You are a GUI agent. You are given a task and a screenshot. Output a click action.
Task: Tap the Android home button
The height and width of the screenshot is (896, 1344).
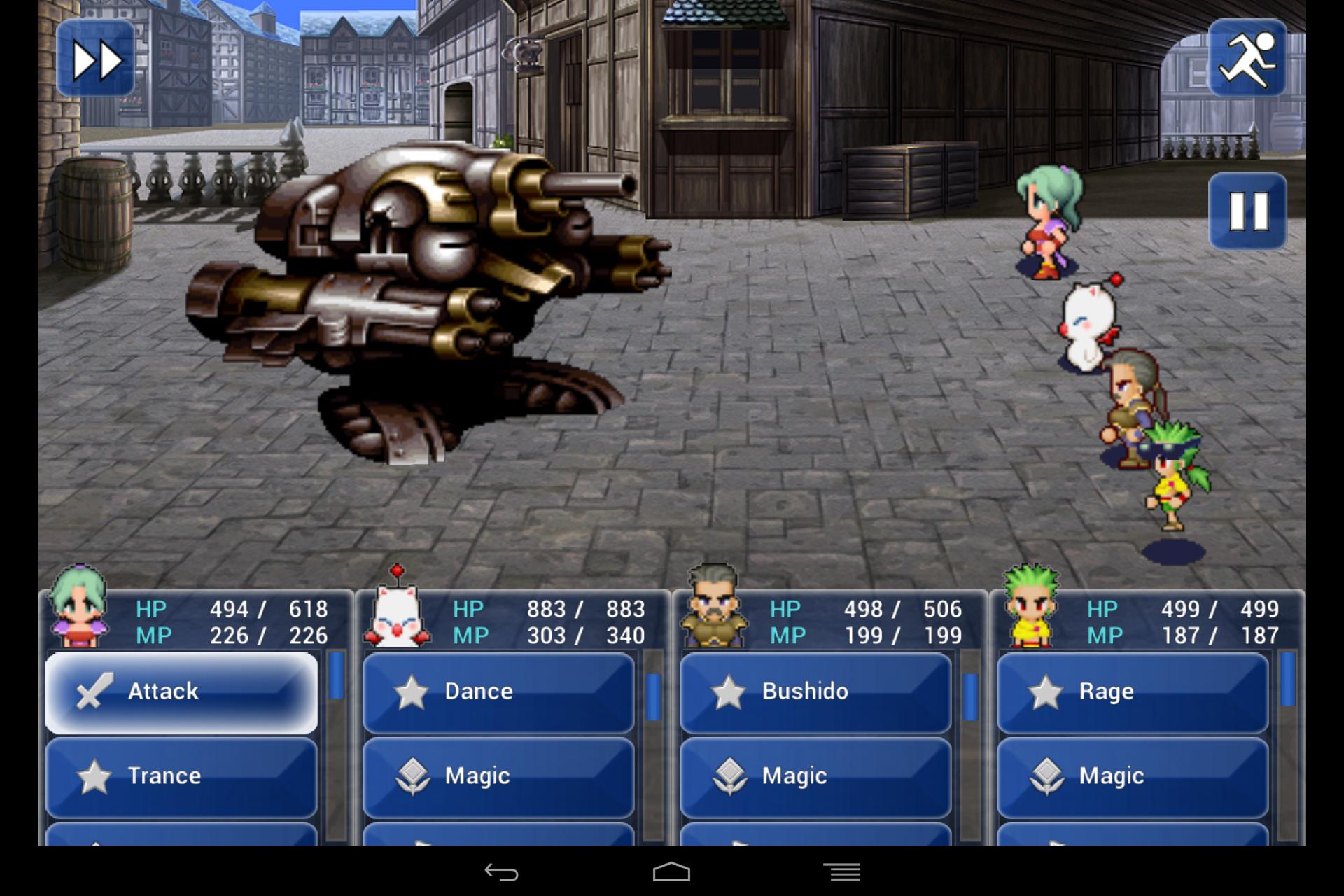(671, 872)
